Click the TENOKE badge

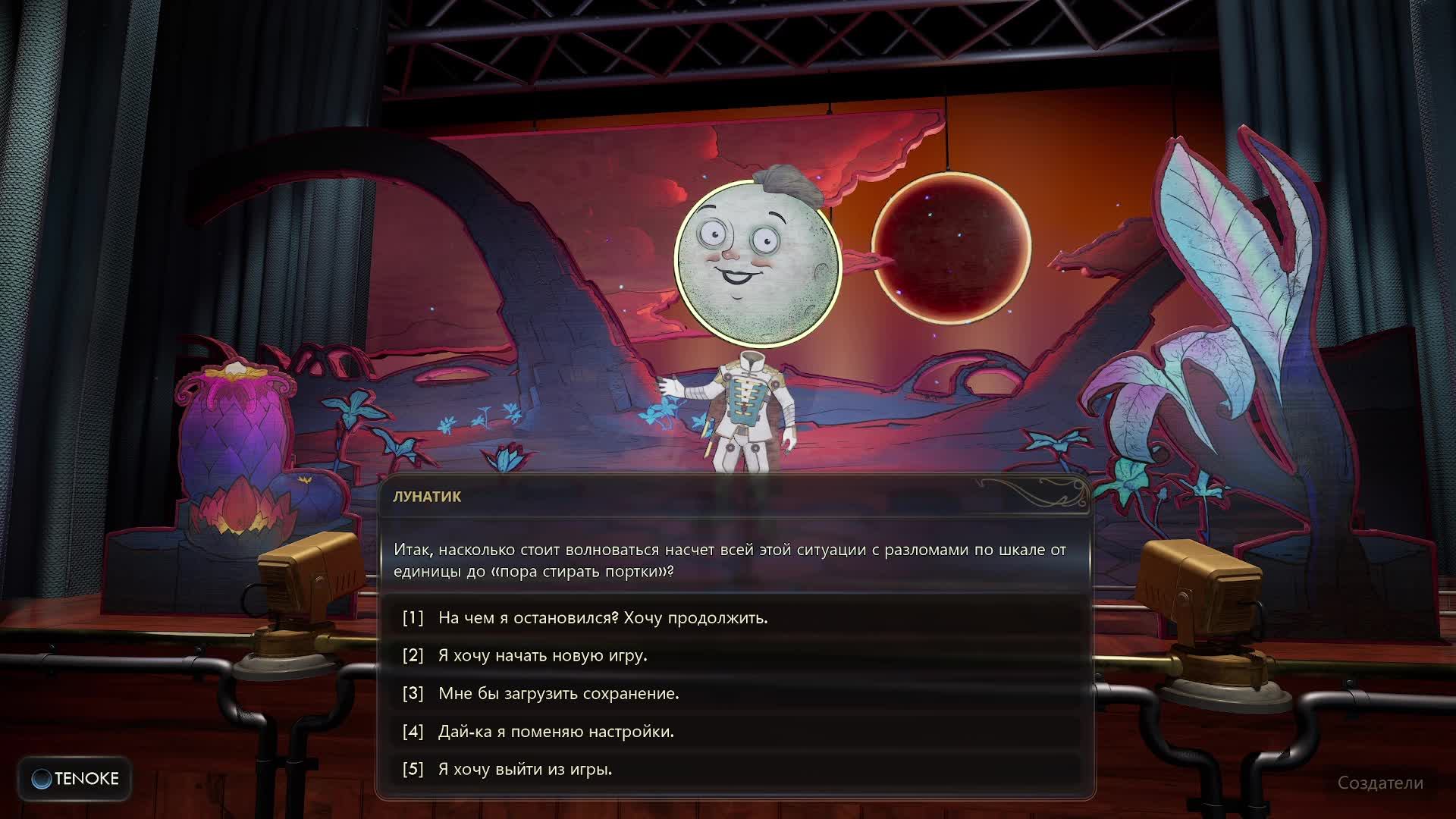pyautogui.click(x=75, y=779)
